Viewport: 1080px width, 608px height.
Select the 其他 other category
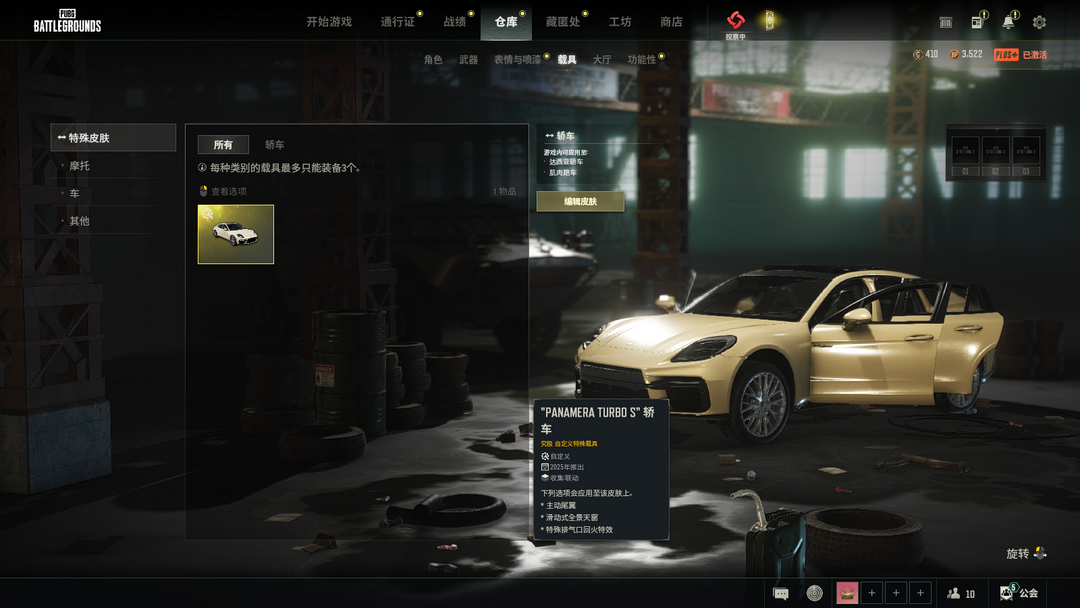pos(80,221)
